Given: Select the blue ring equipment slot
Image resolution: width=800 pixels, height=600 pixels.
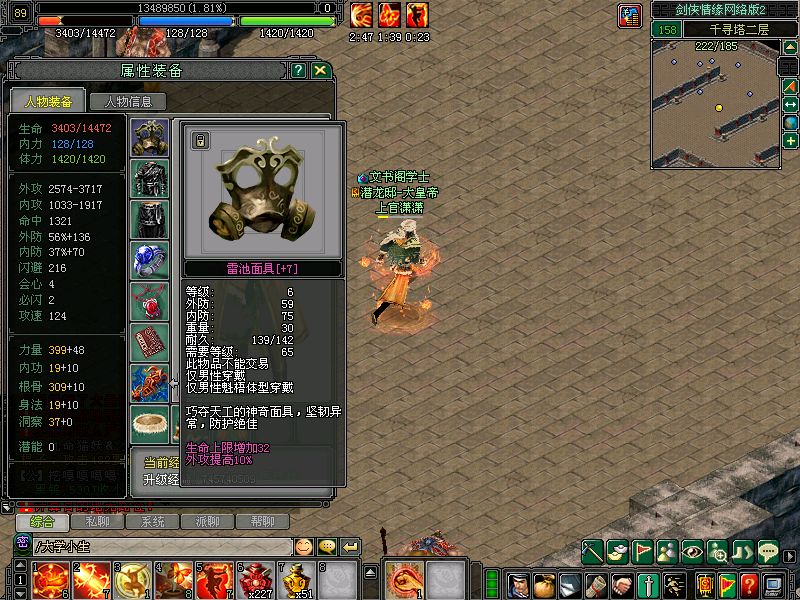Looking at the screenshot, I should tap(150, 260).
